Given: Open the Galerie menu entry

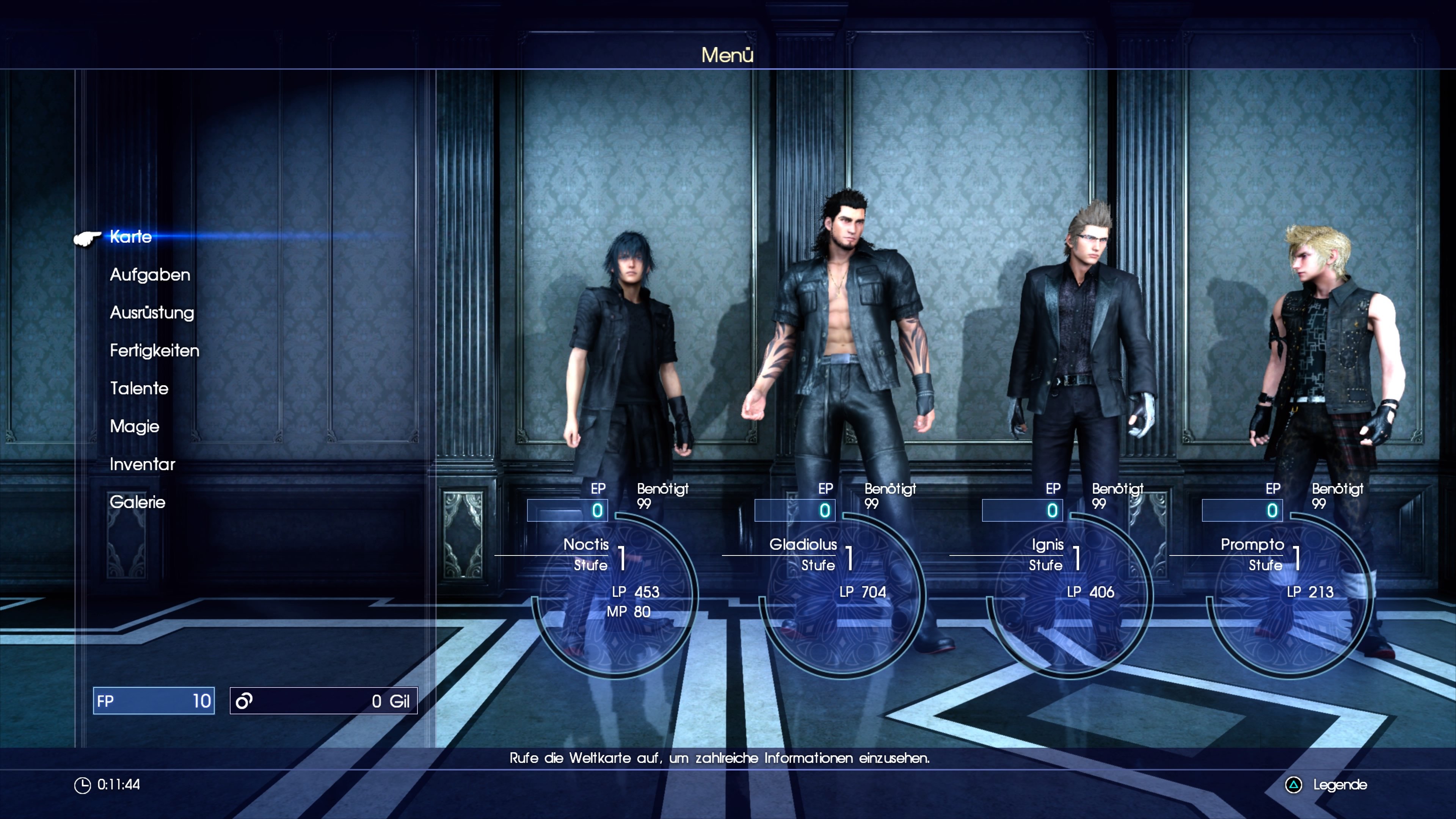Looking at the screenshot, I should pyautogui.click(x=138, y=502).
